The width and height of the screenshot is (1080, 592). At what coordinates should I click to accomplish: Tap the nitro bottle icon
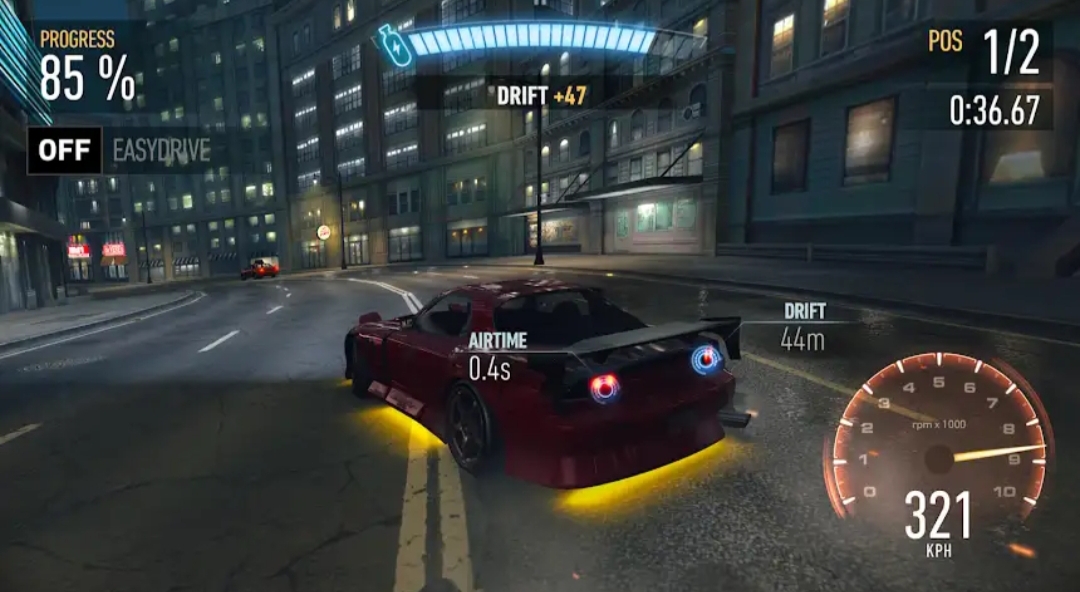(393, 45)
